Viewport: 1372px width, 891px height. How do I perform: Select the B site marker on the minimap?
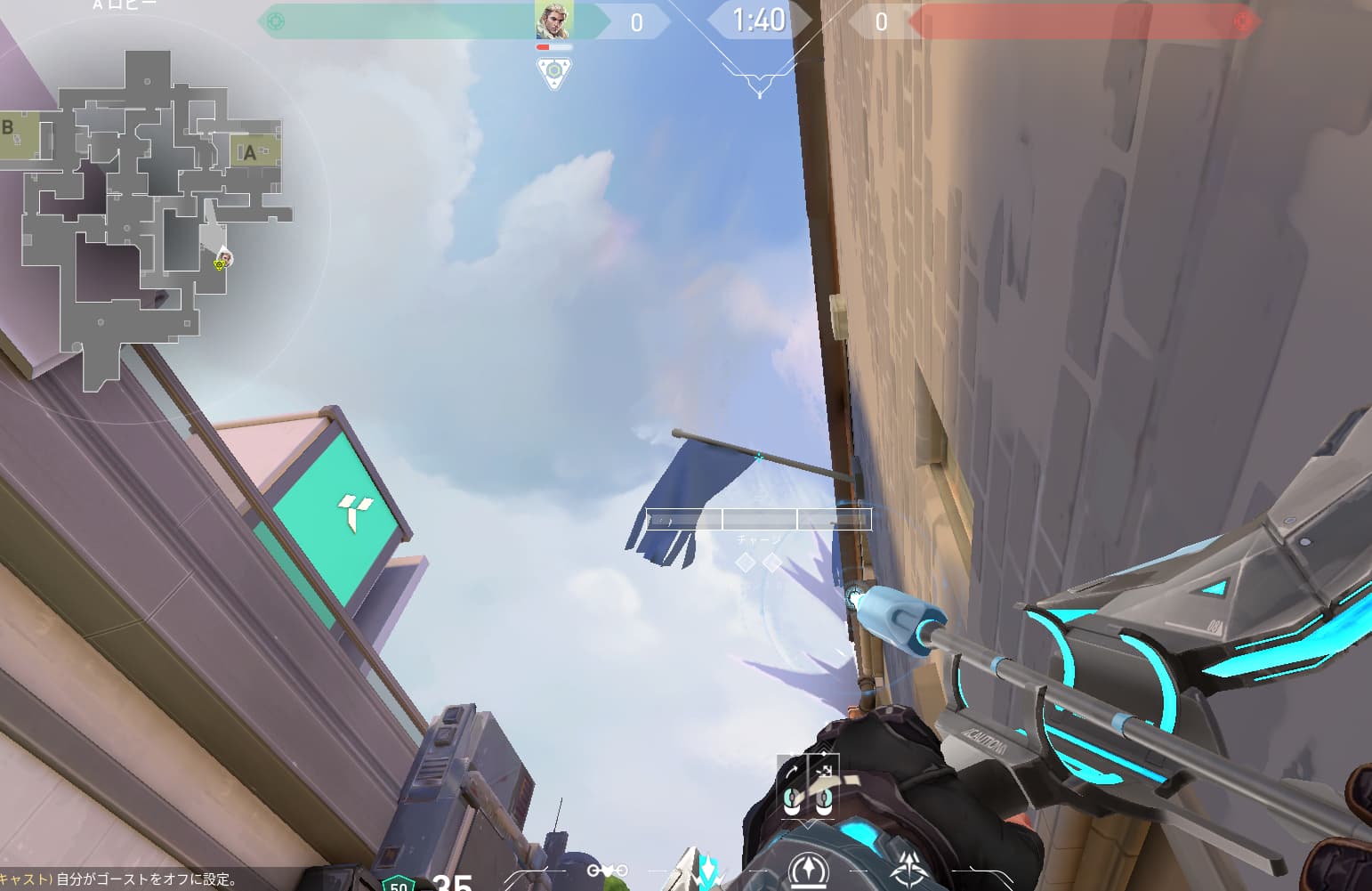tap(9, 127)
